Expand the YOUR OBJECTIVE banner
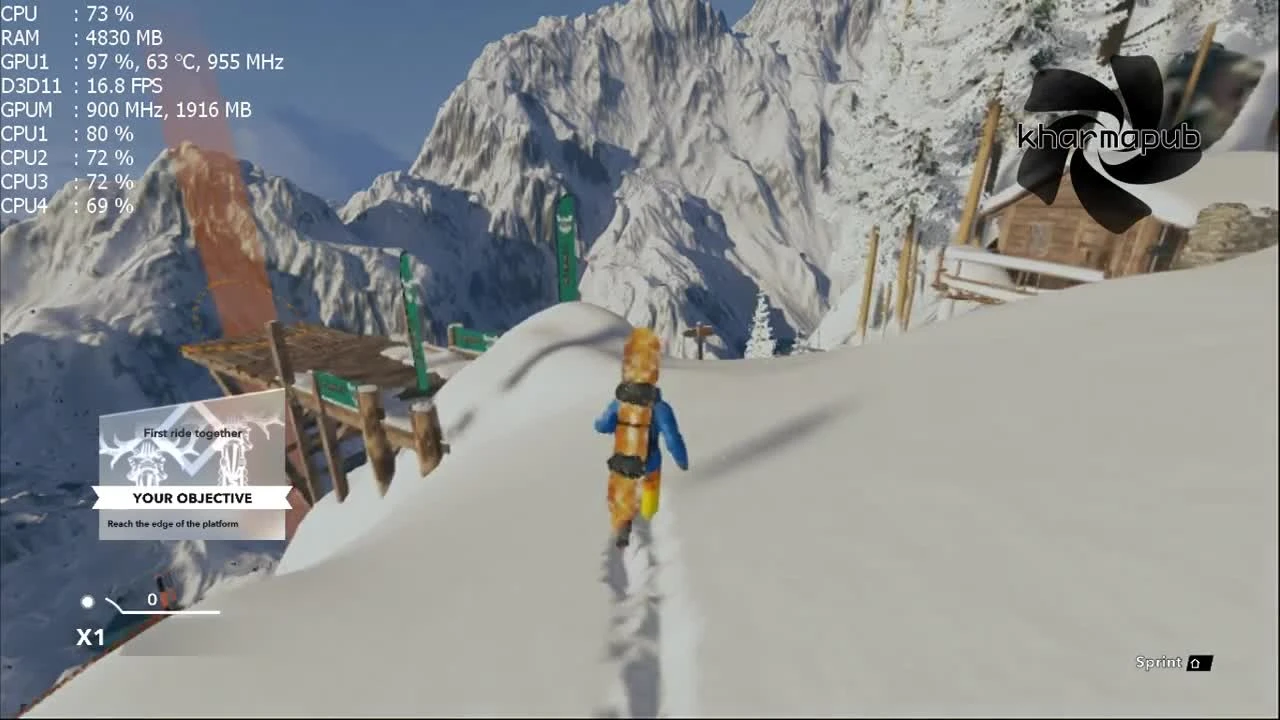The width and height of the screenshot is (1280, 720). pos(192,497)
